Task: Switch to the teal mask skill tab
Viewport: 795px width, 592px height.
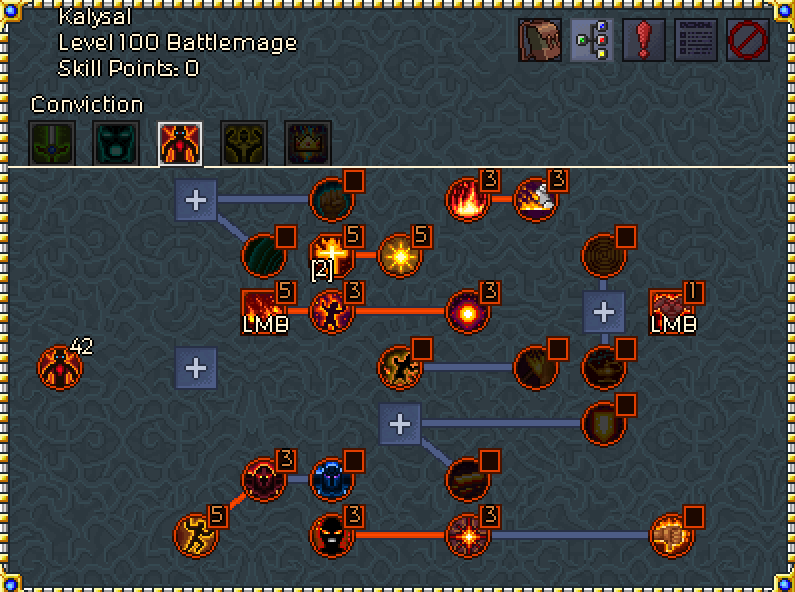Action: pyautogui.click(x=116, y=144)
